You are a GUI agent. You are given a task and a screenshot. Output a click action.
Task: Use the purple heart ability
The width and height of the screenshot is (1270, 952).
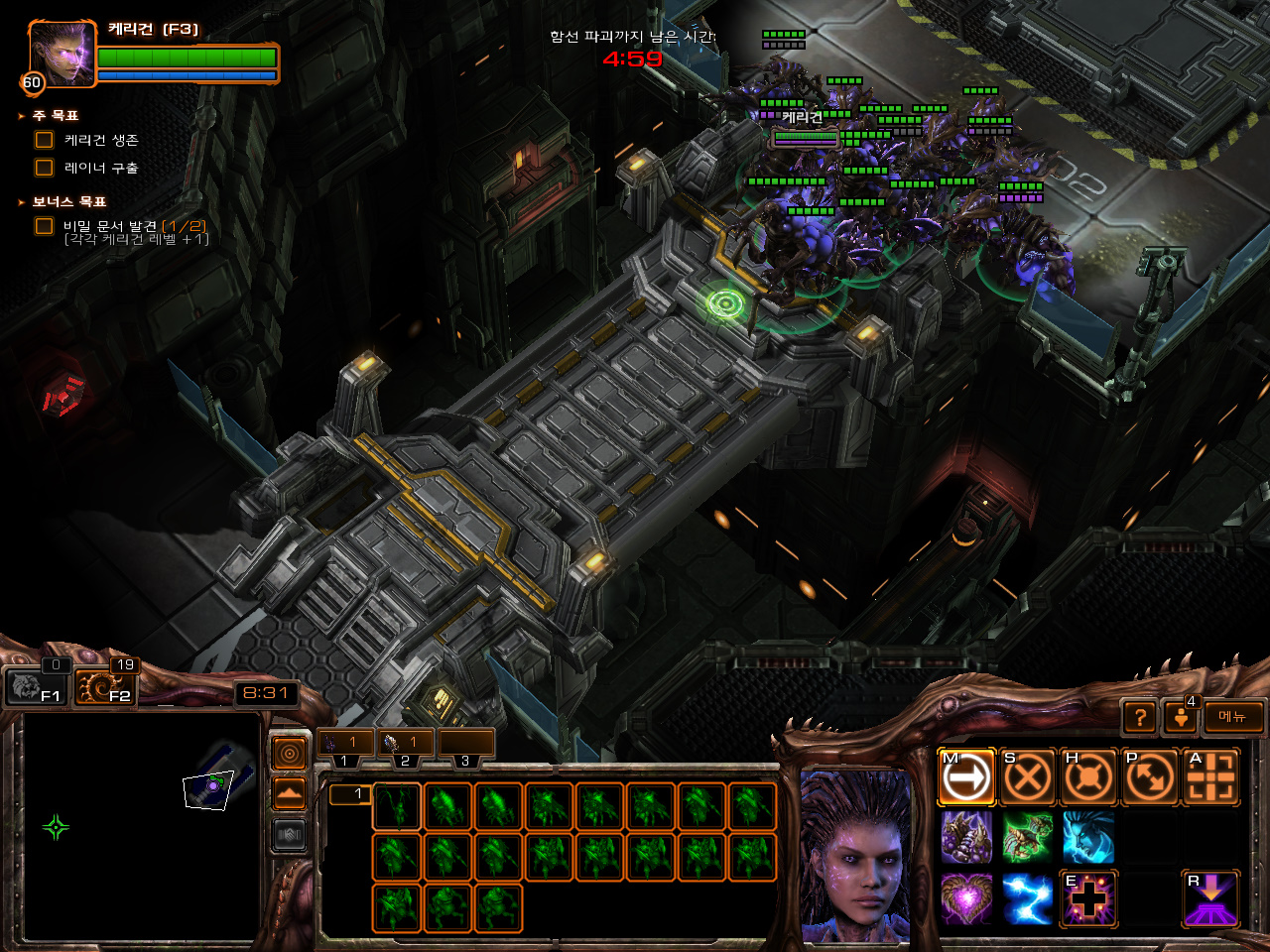(966, 898)
